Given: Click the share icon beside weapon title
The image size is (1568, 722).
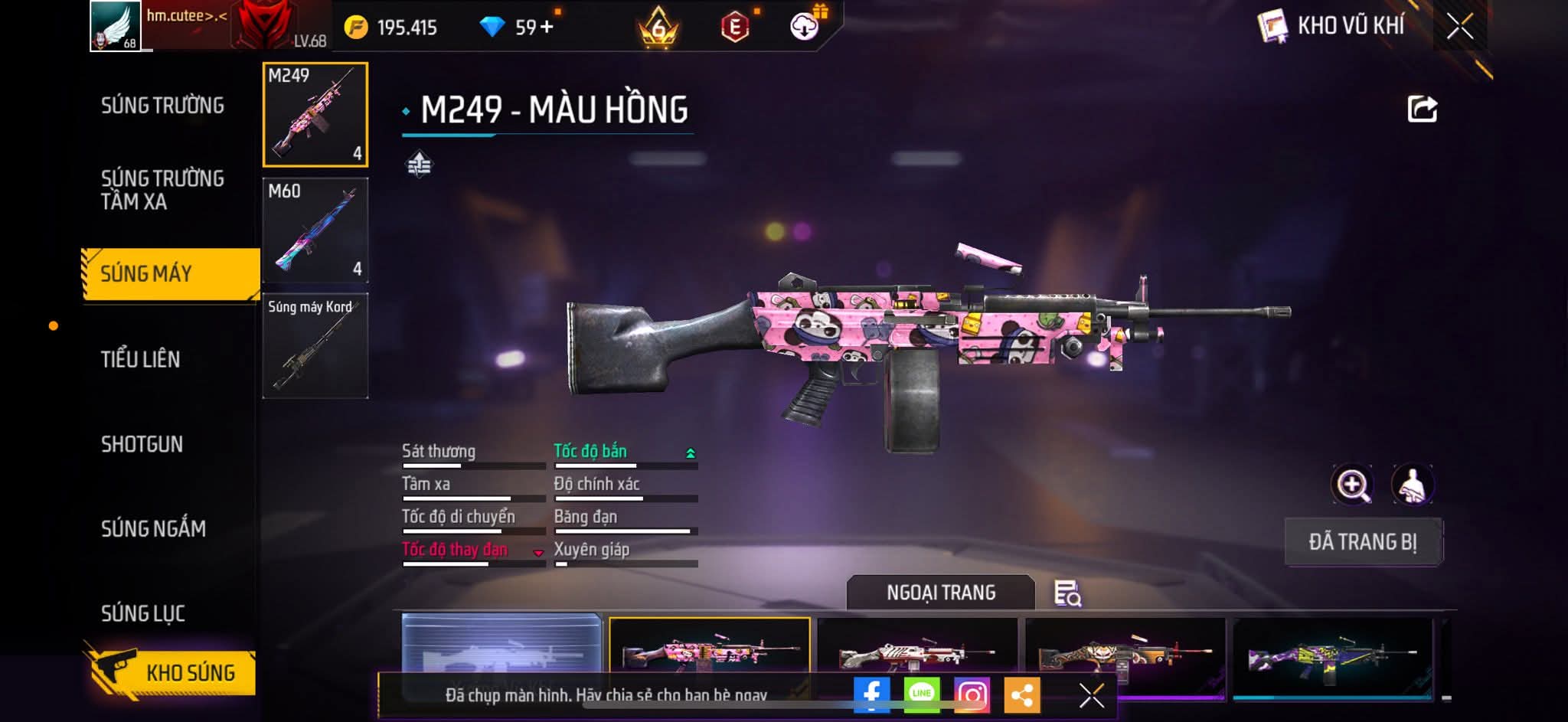Looking at the screenshot, I should [1422, 109].
